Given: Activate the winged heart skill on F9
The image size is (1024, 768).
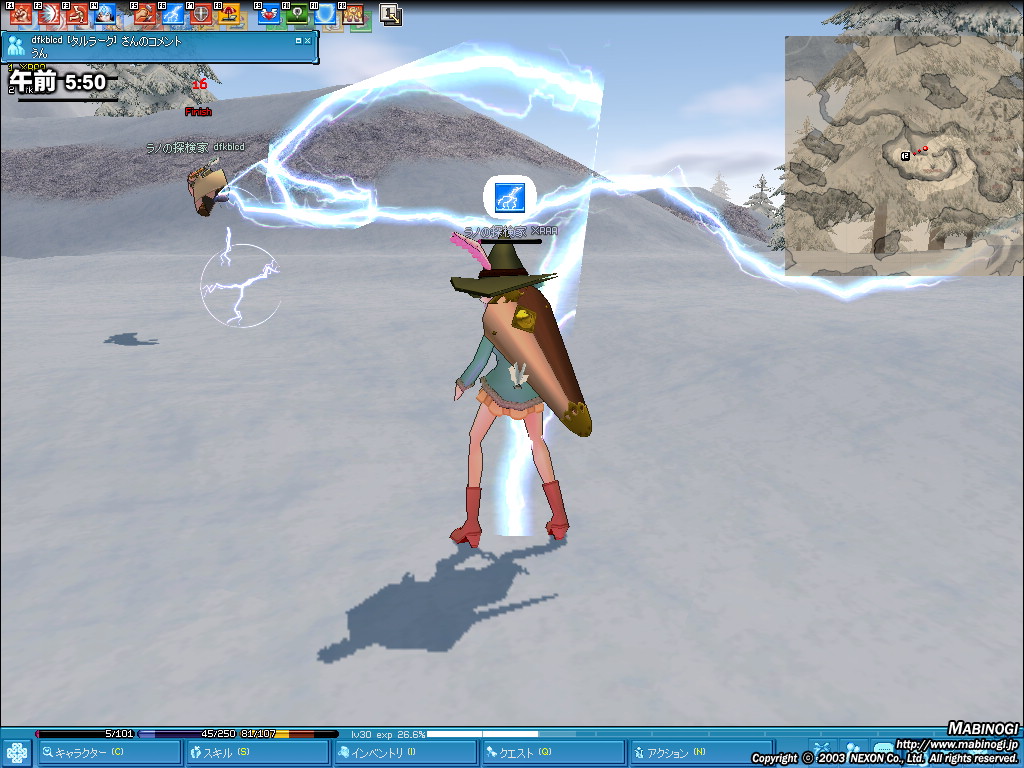Looking at the screenshot, I should click(x=269, y=14).
